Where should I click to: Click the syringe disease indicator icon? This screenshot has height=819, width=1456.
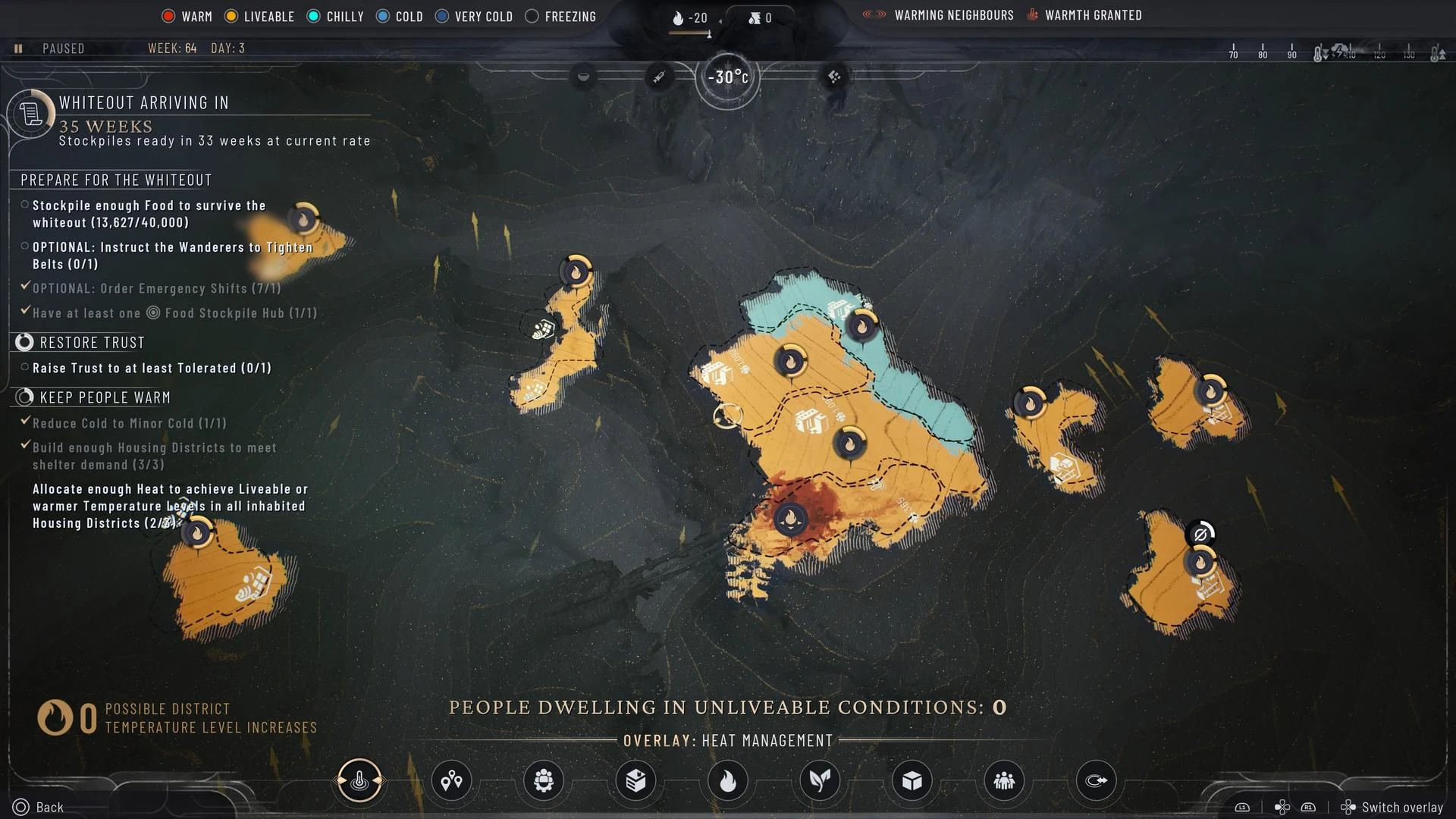(x=659, y=77)
